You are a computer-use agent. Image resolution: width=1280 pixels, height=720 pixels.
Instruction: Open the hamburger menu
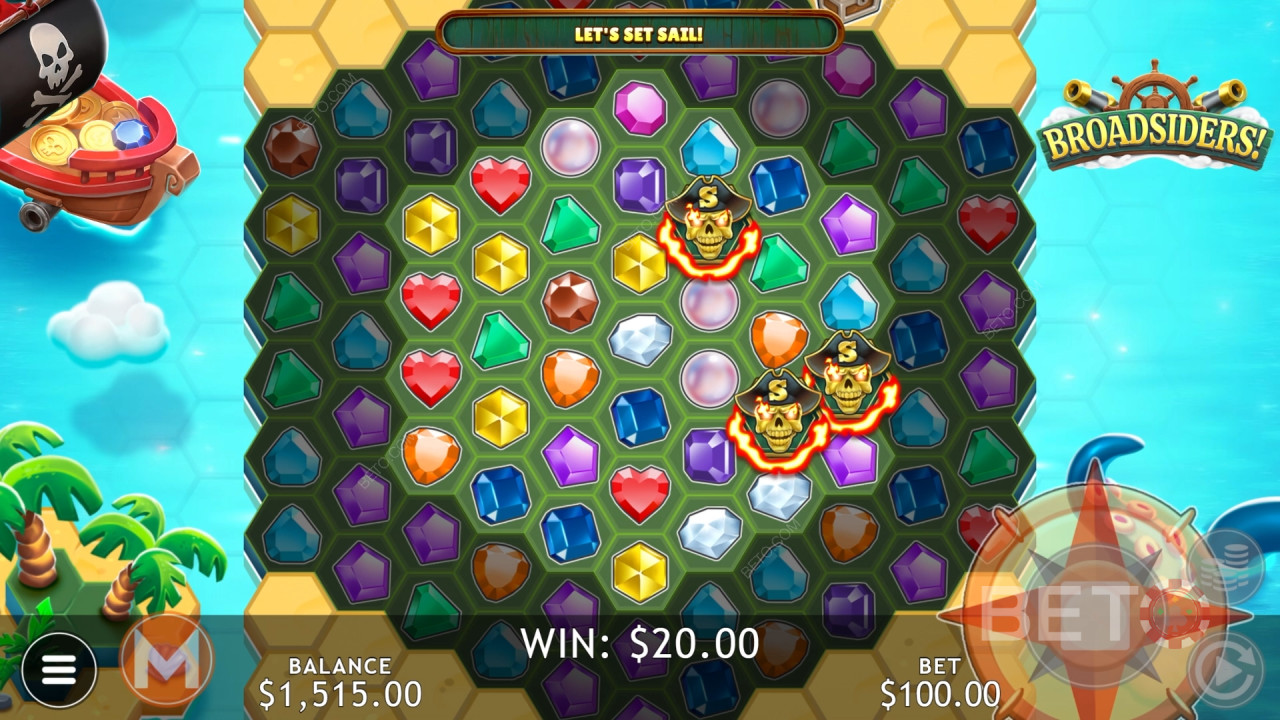(x=58, y=670)
